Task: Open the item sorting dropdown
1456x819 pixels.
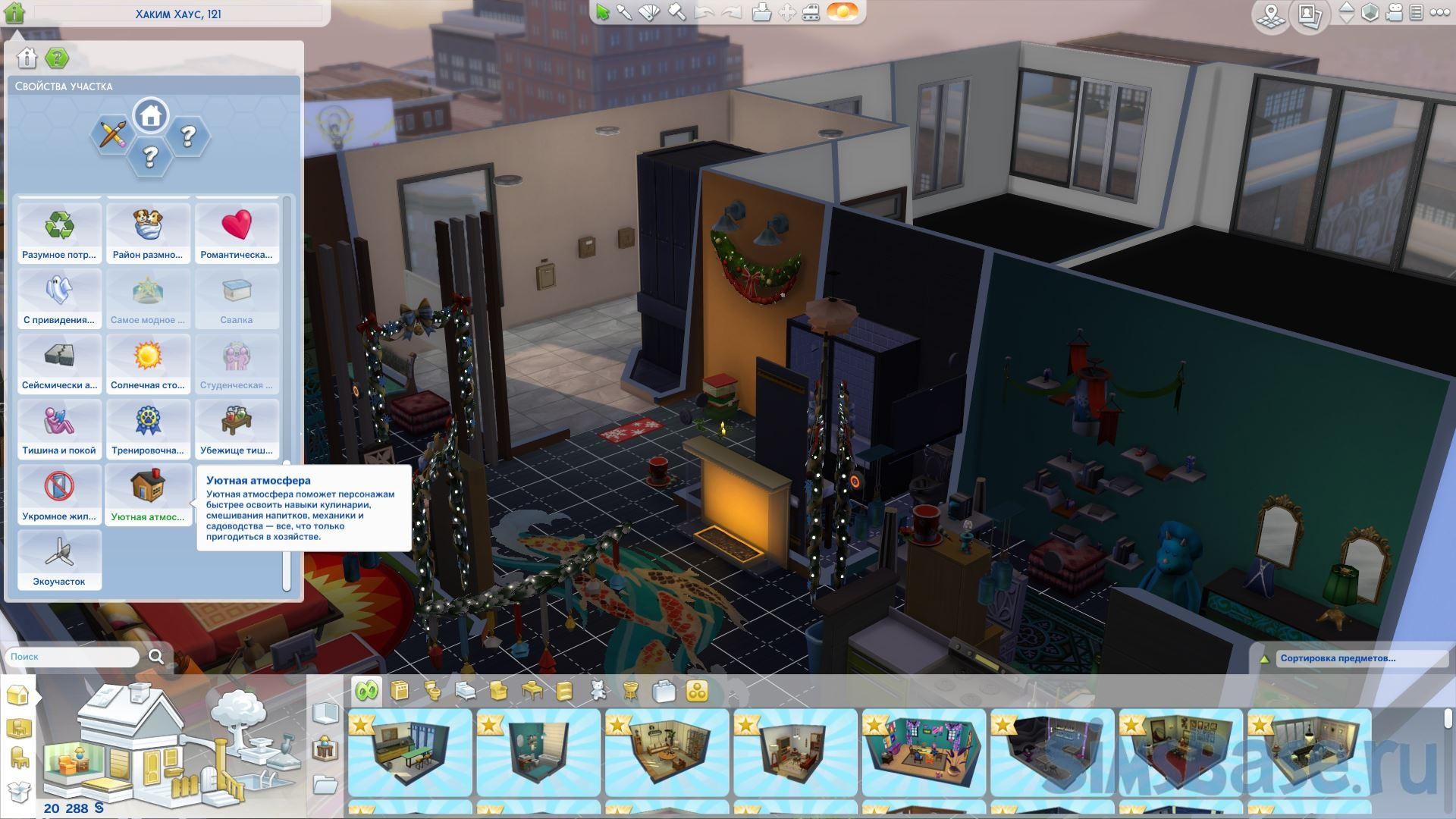Action: [x=1361, y=658]
